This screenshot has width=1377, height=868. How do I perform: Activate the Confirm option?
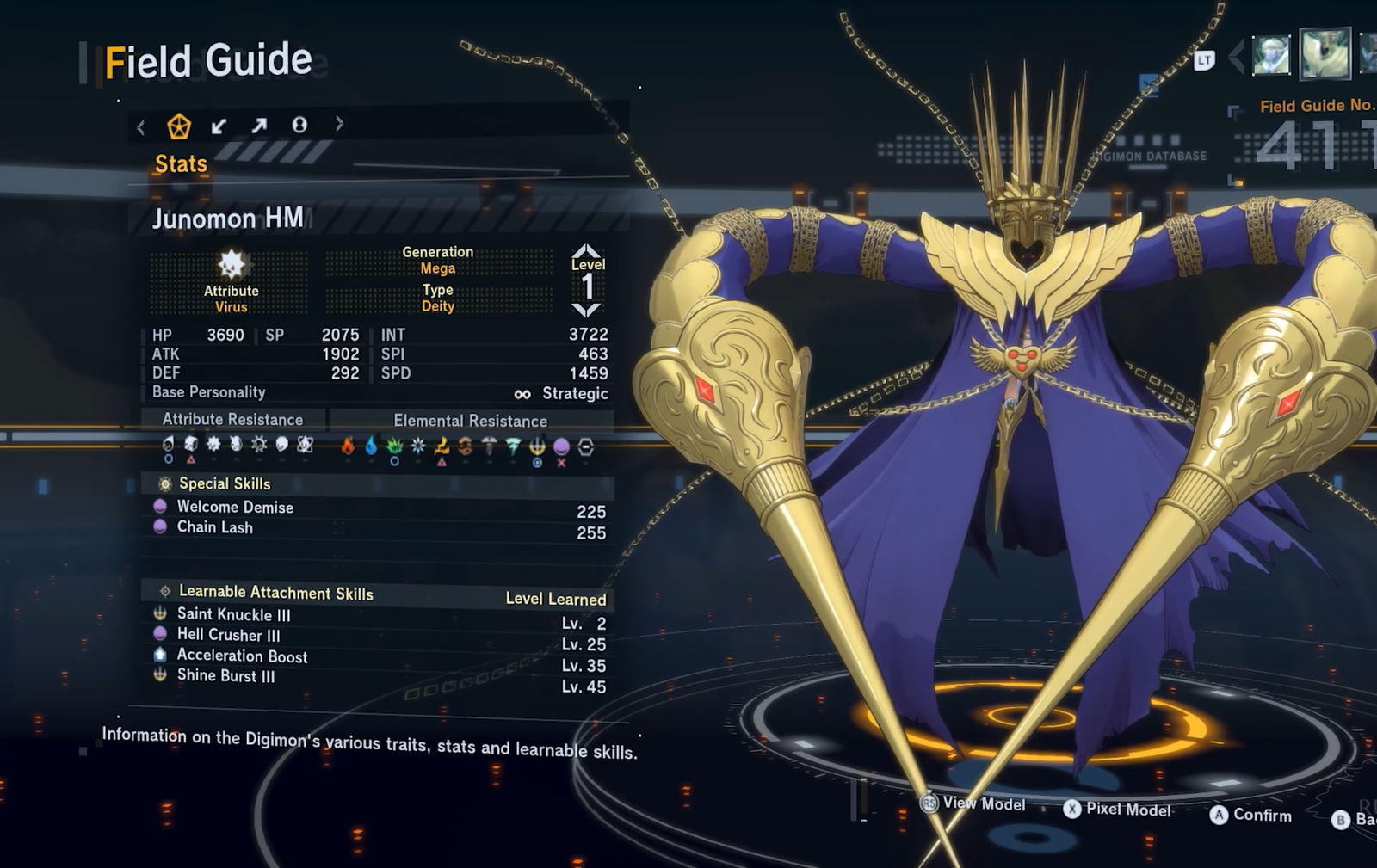(x=1261, y=815)
